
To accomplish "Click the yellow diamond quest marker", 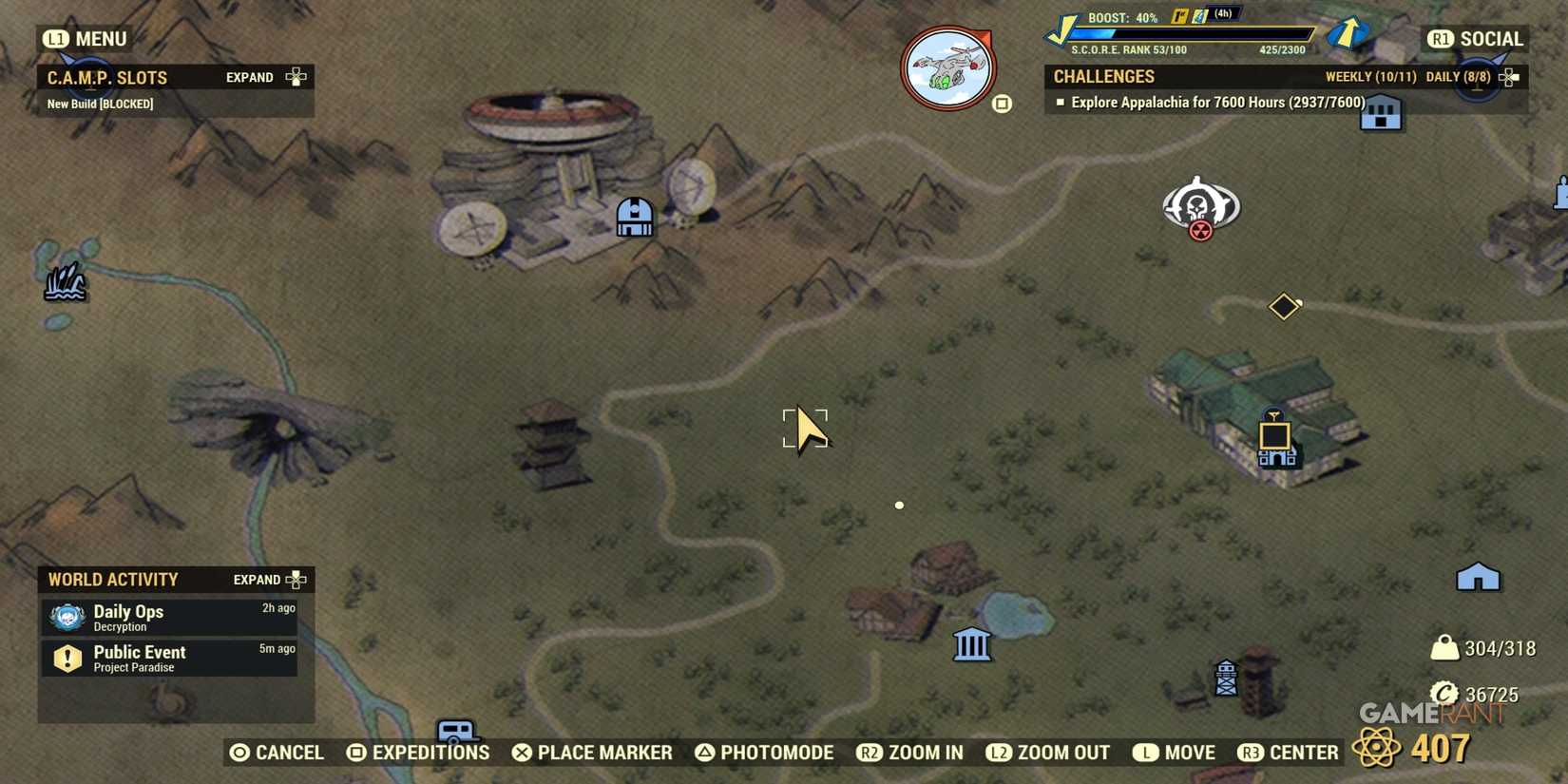I will pos(1284,306).
